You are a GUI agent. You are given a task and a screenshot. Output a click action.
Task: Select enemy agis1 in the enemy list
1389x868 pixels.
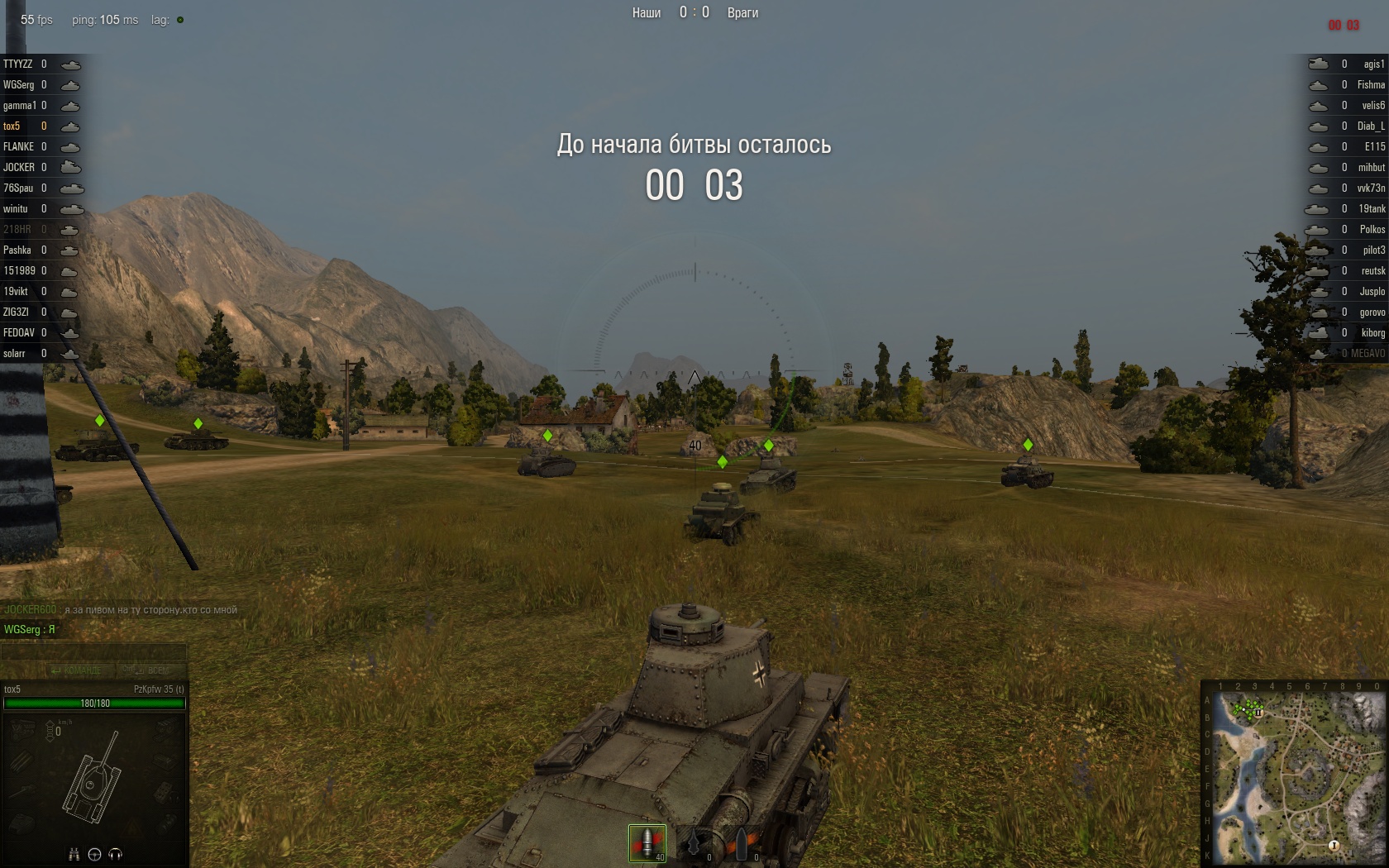pyautogui.click(x=1373, y=64)
